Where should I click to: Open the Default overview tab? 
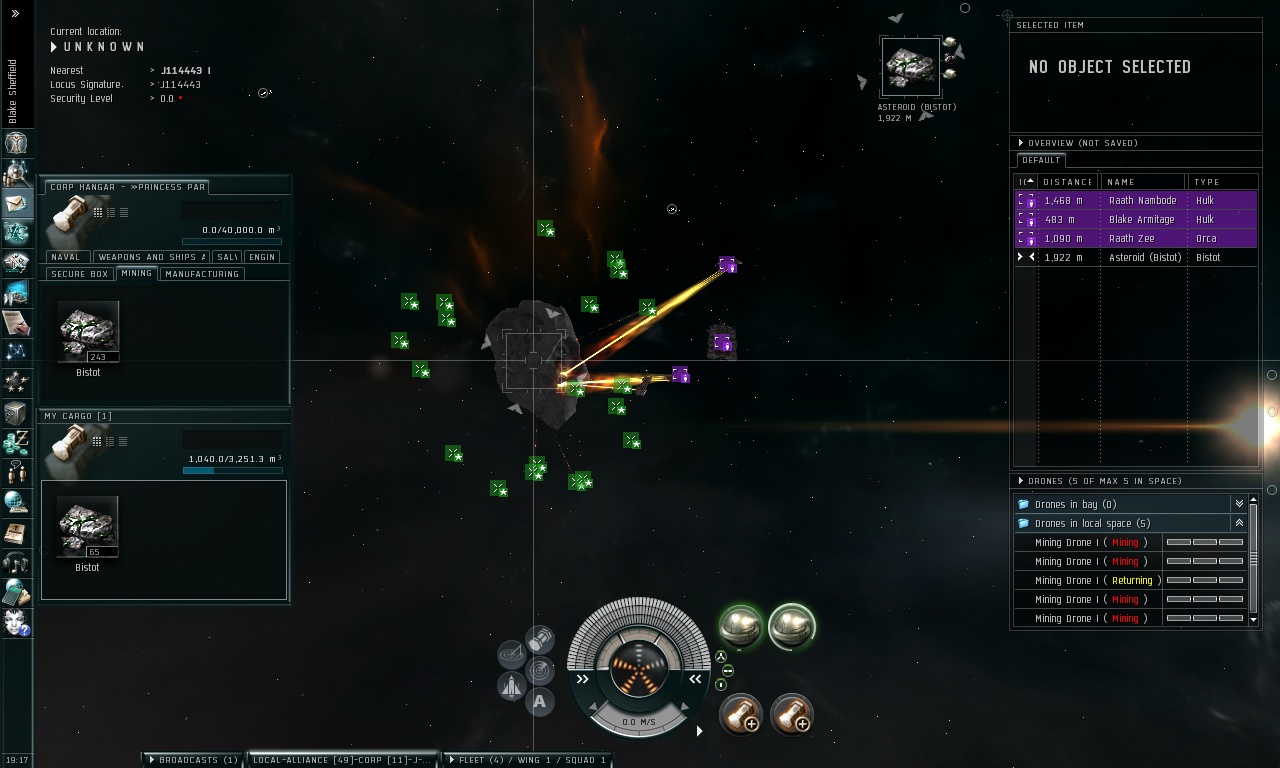(1041, 160)
